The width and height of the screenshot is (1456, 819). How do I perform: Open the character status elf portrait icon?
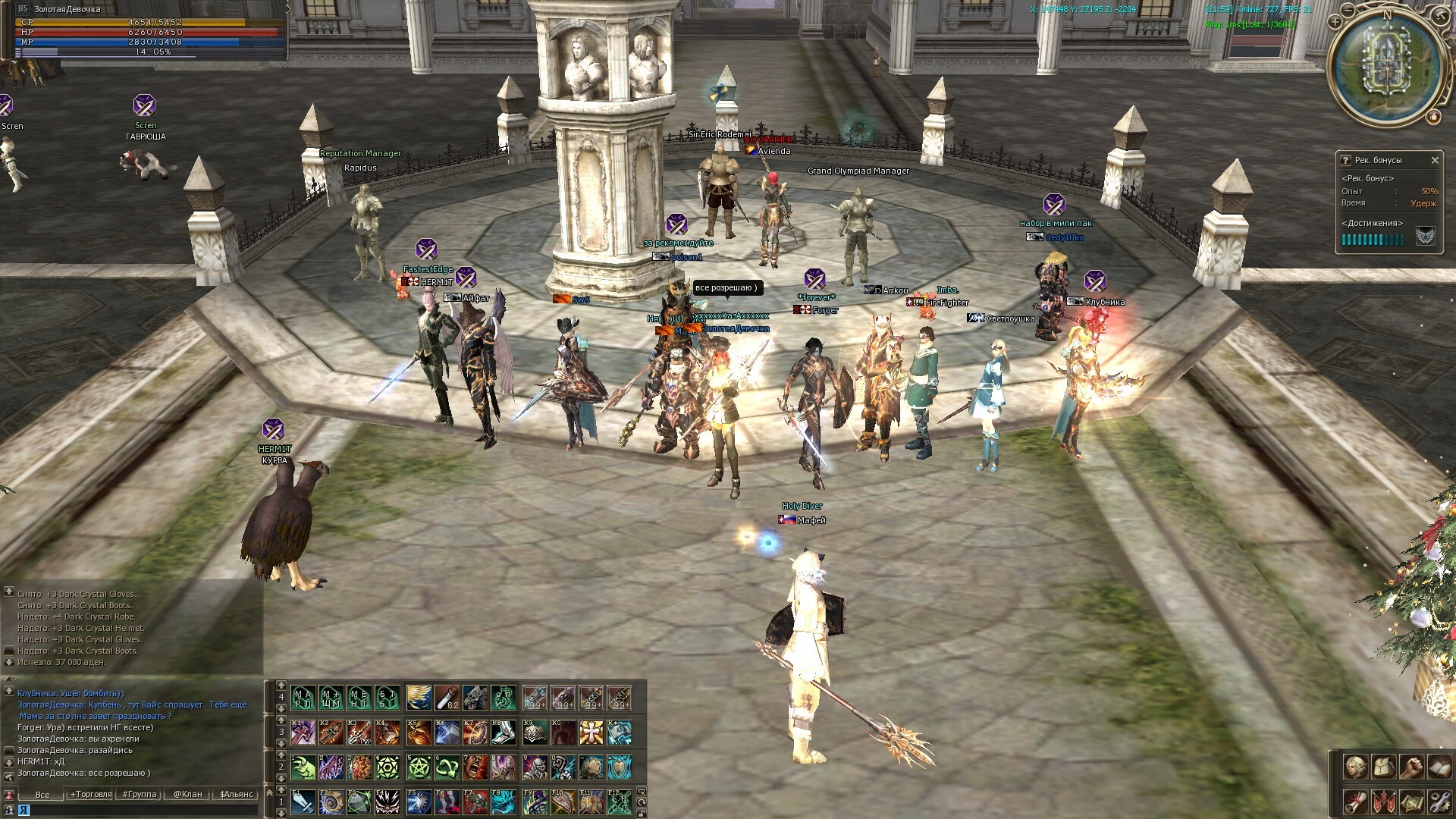point(1355,767)
